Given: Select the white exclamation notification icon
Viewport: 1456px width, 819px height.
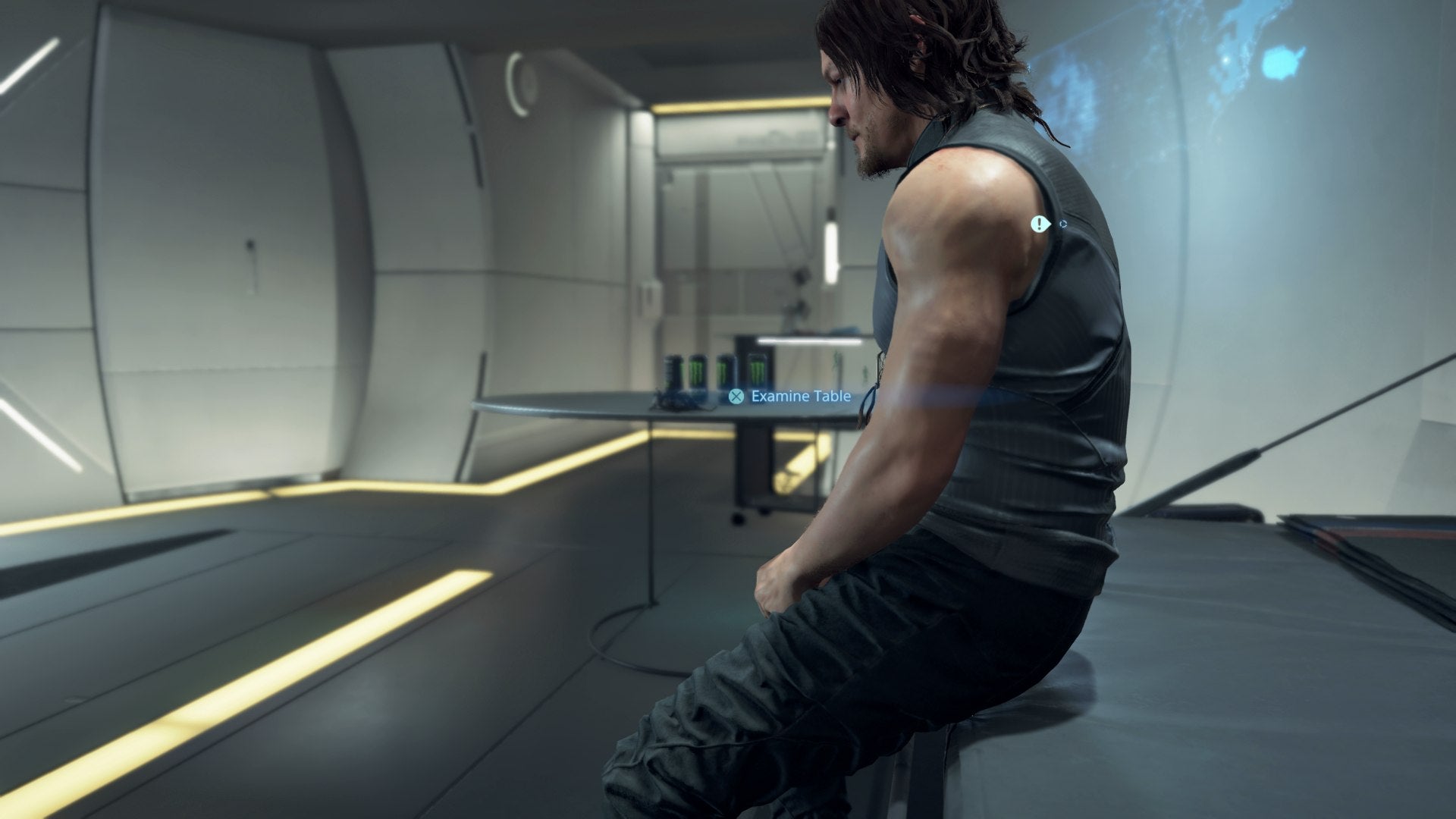Looking at the screenshot, I should pyautogui.click(x=1039, y=224).
